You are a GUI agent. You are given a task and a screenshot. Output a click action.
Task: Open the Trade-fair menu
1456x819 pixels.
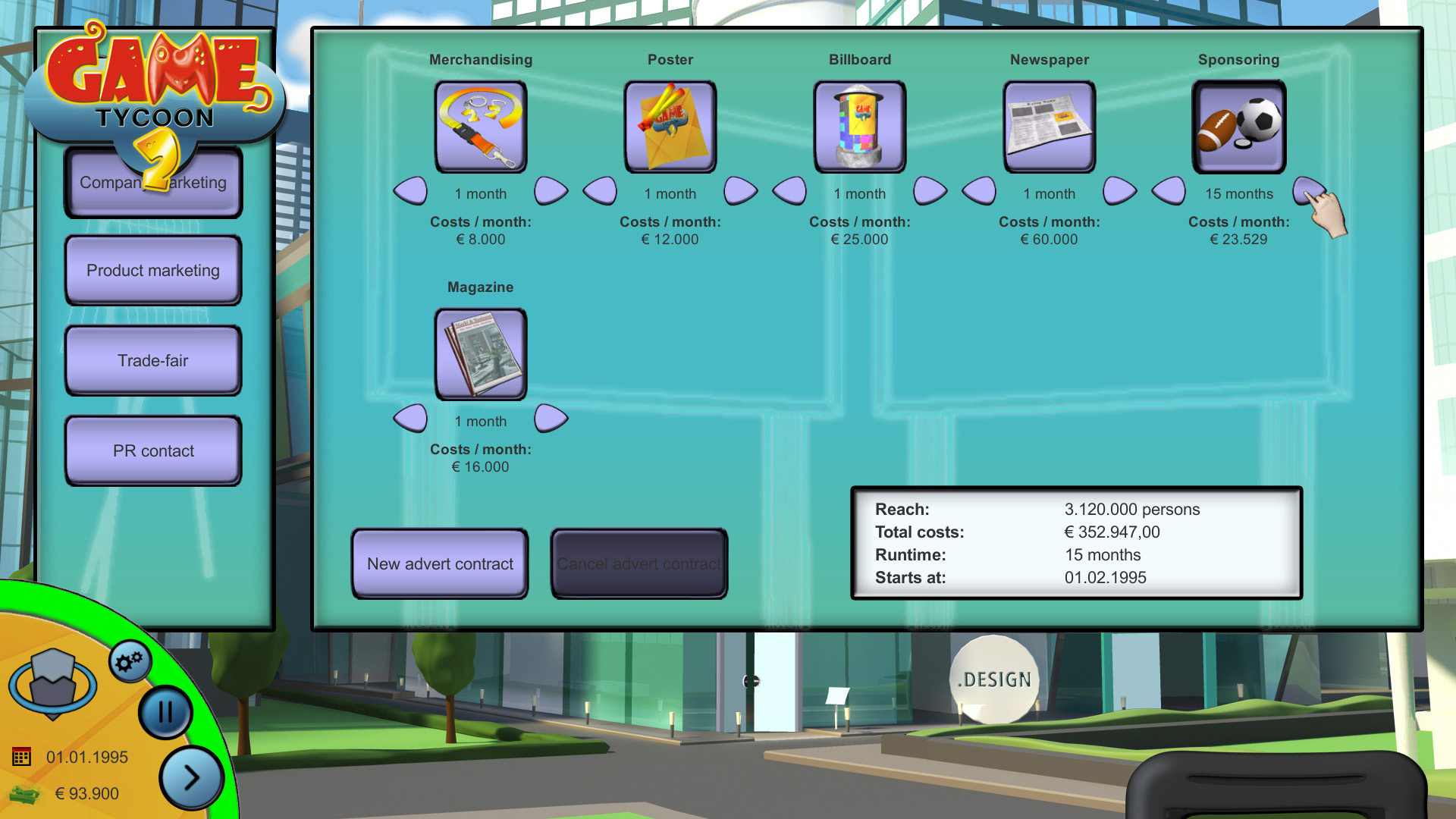[153, 361]
